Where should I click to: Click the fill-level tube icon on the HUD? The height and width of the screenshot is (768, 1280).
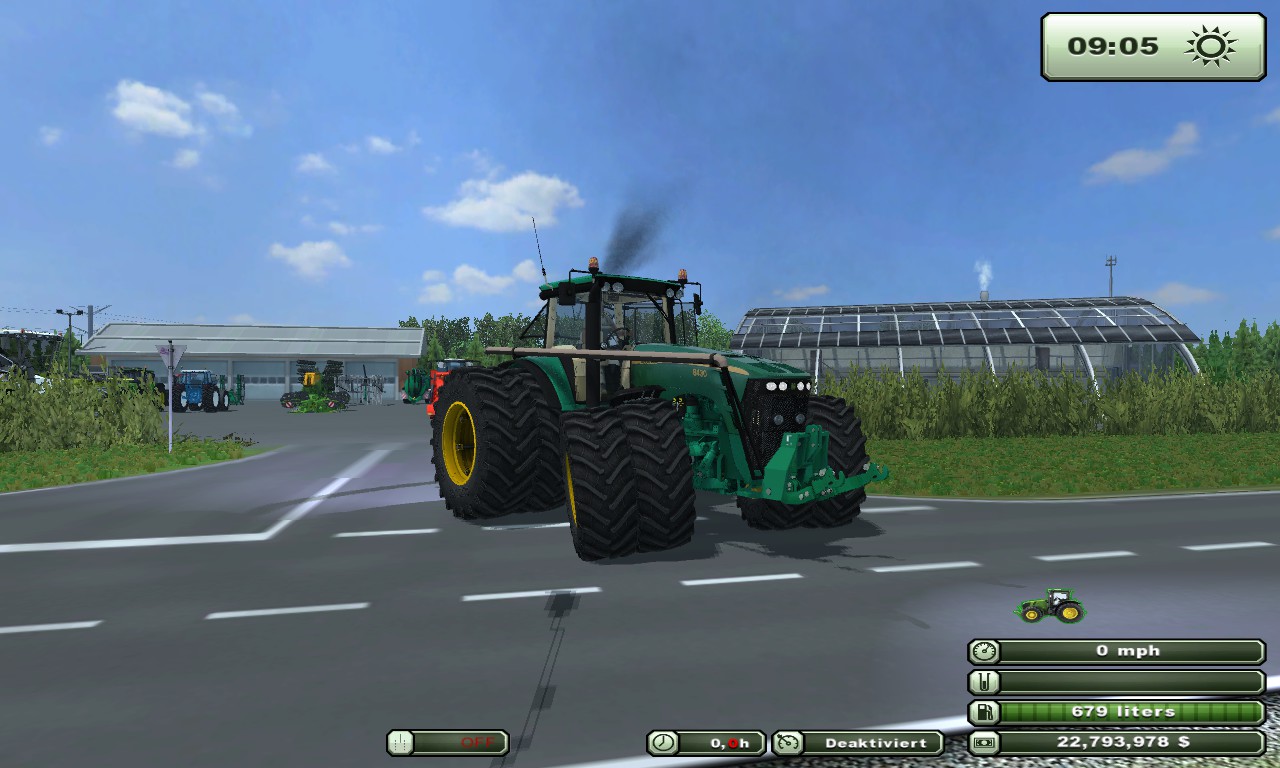[x=985, y=682]
